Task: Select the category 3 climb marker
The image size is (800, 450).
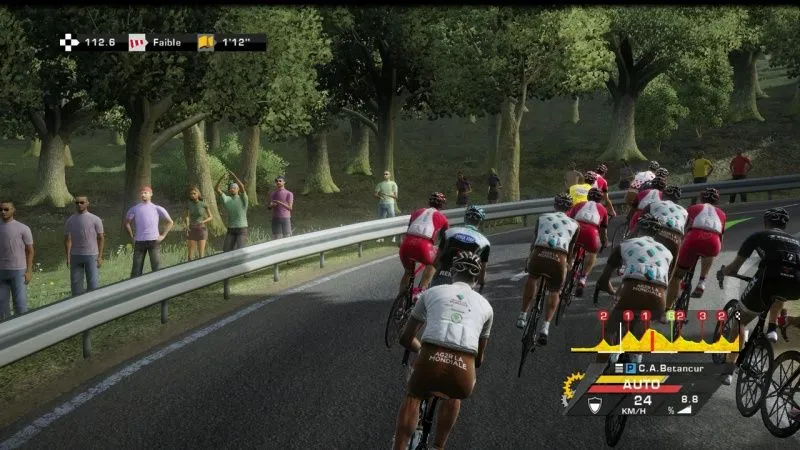Action: click(703, 316)
